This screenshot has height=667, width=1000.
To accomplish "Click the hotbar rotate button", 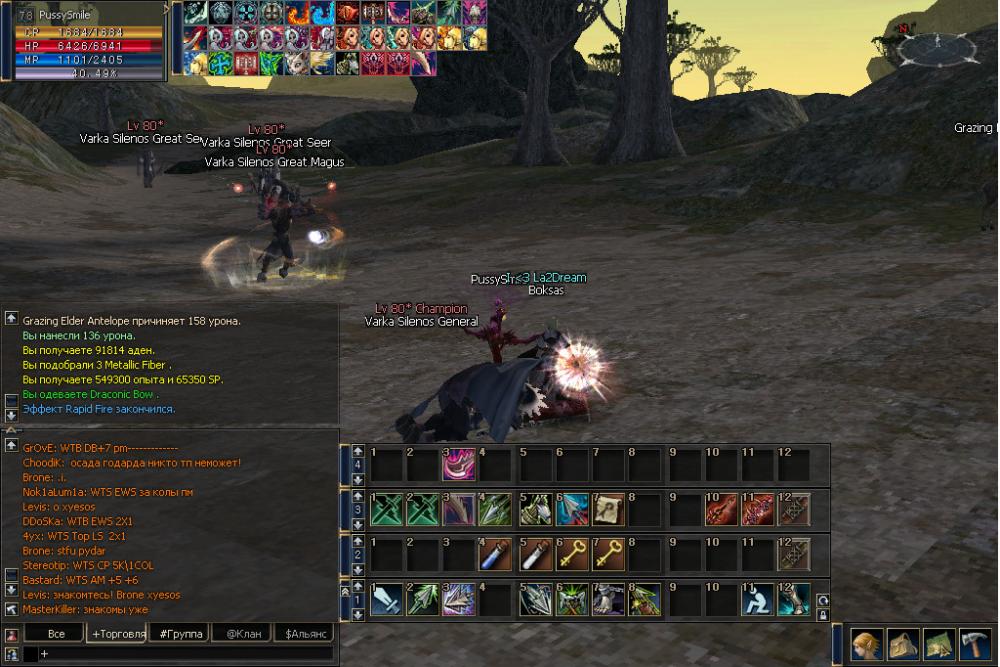I will click(x=823, y=599).
